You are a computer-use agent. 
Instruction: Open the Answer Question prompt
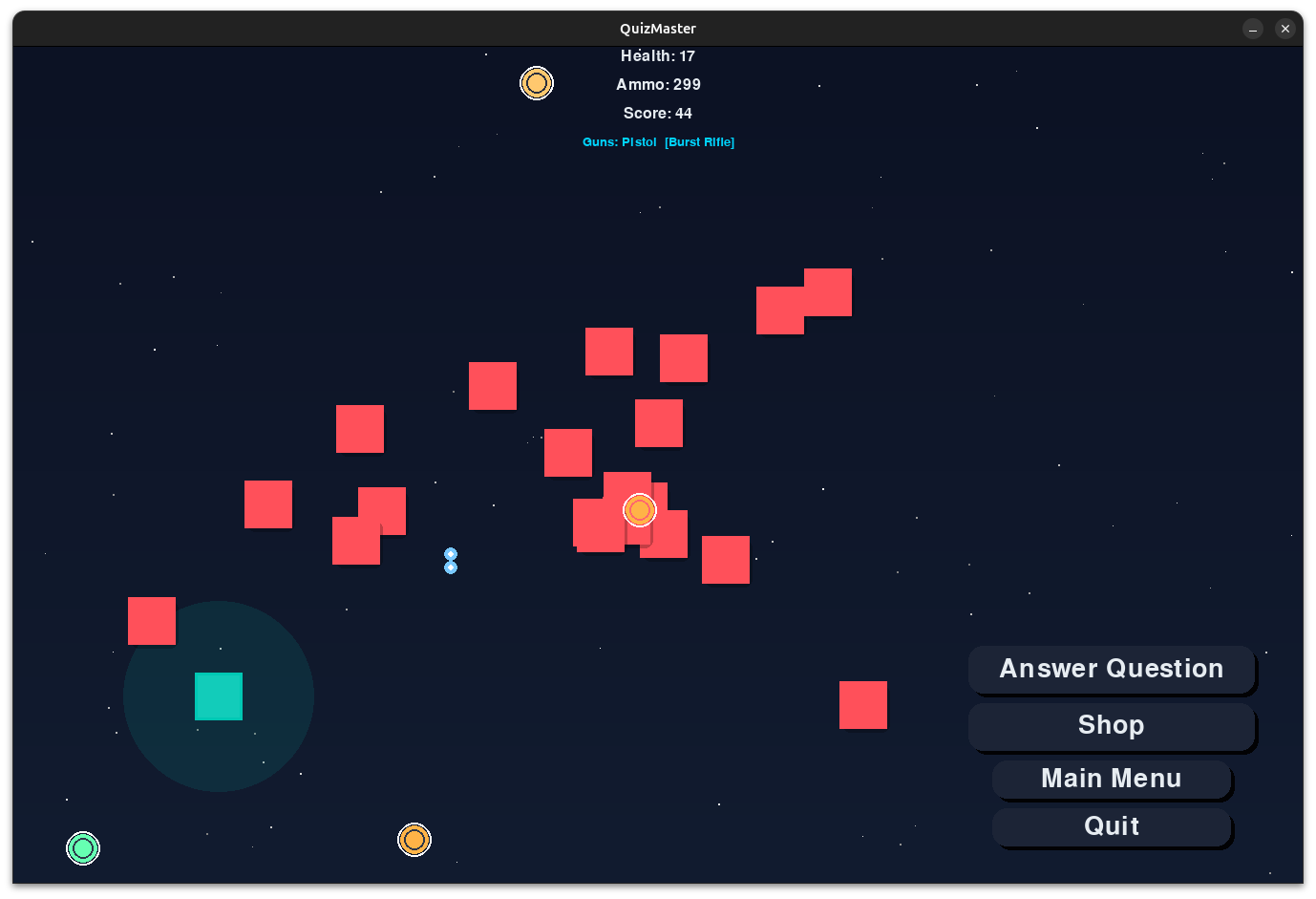1111,669
